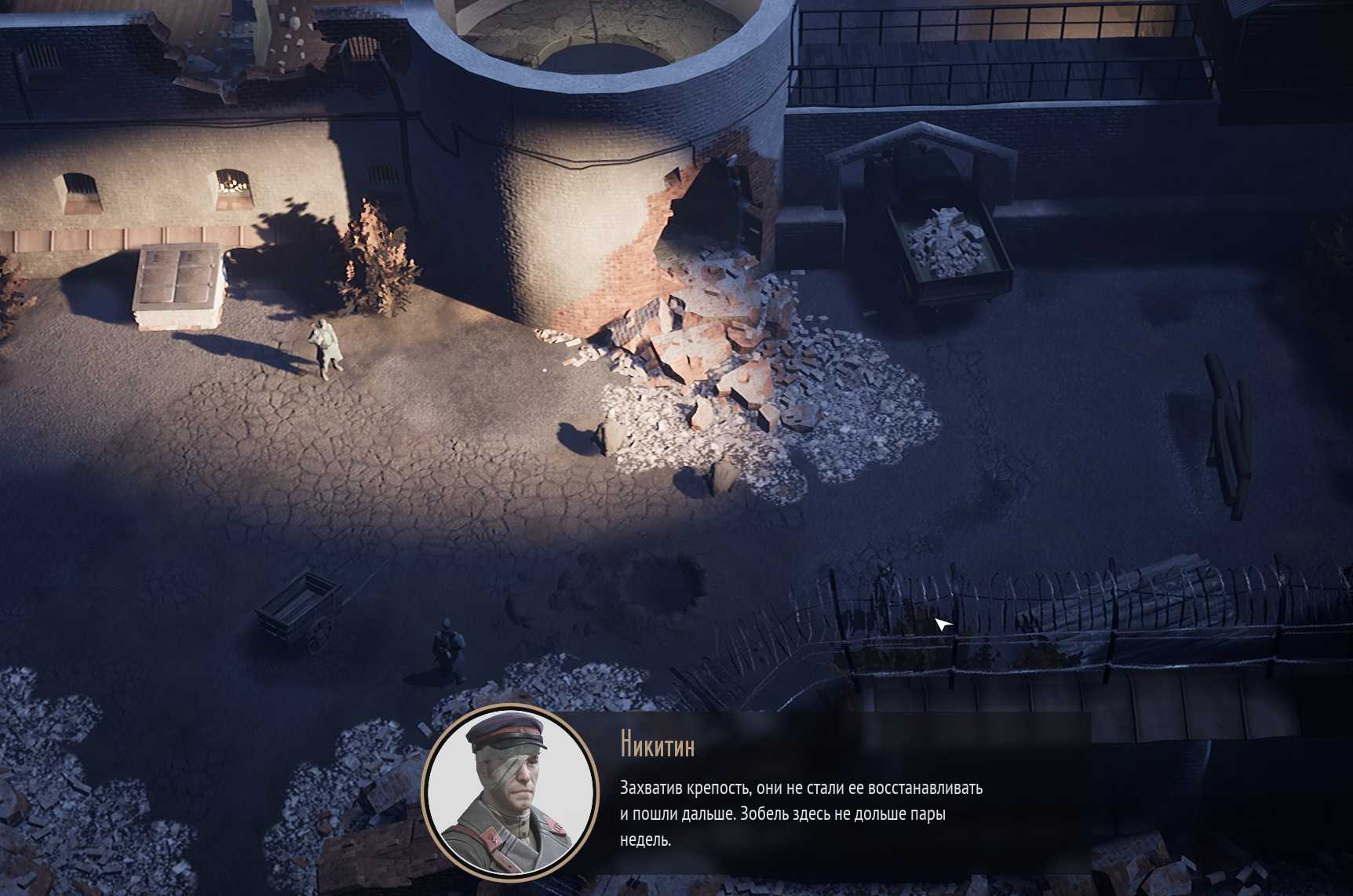This screenshot has width=1353, height=896.
Task: Click Nikitin's dialogue text box to continue
Action: (x=800, y=813)
